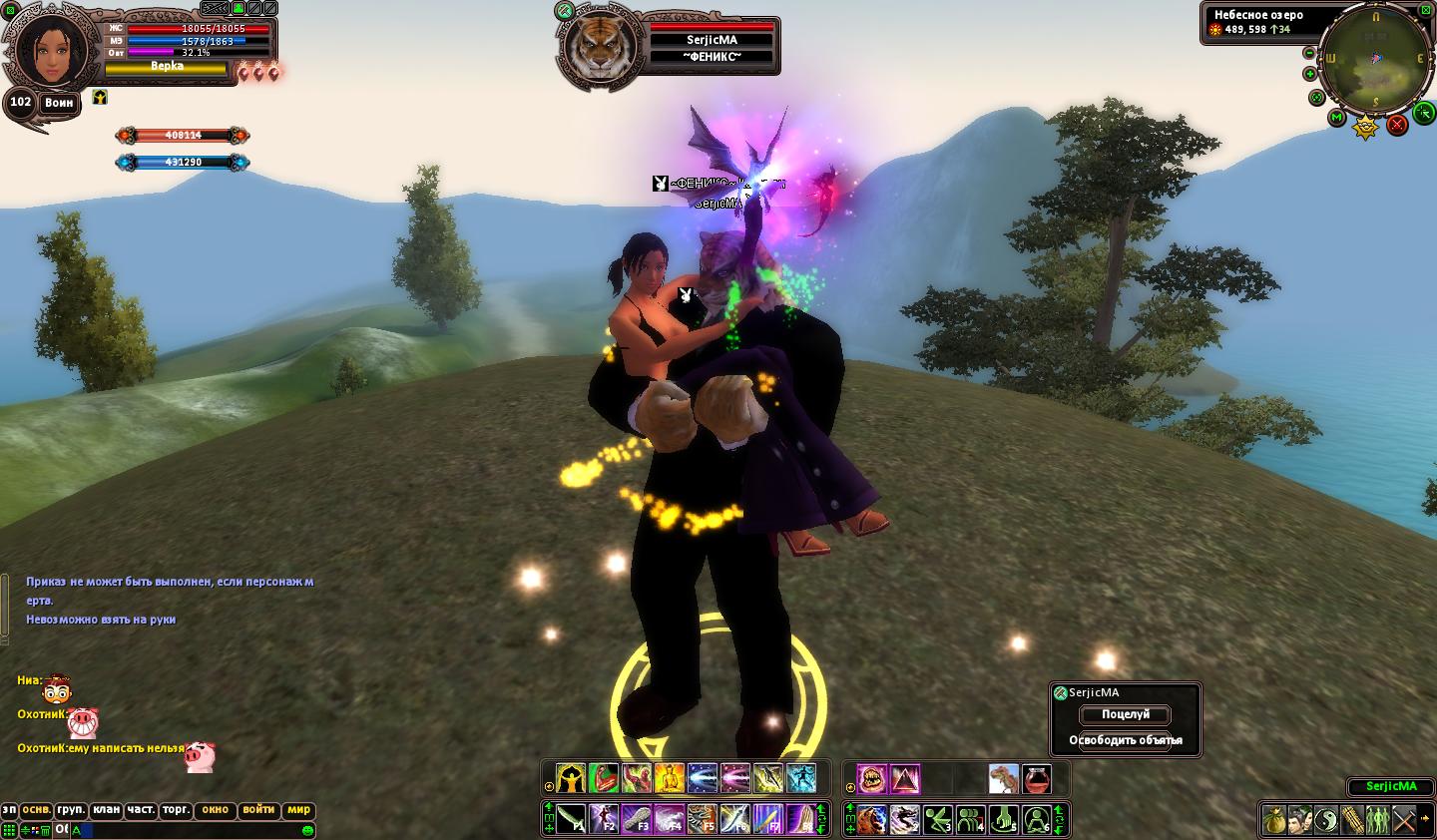Use the dinosaur pet item slot

[x=1004, y=778]
